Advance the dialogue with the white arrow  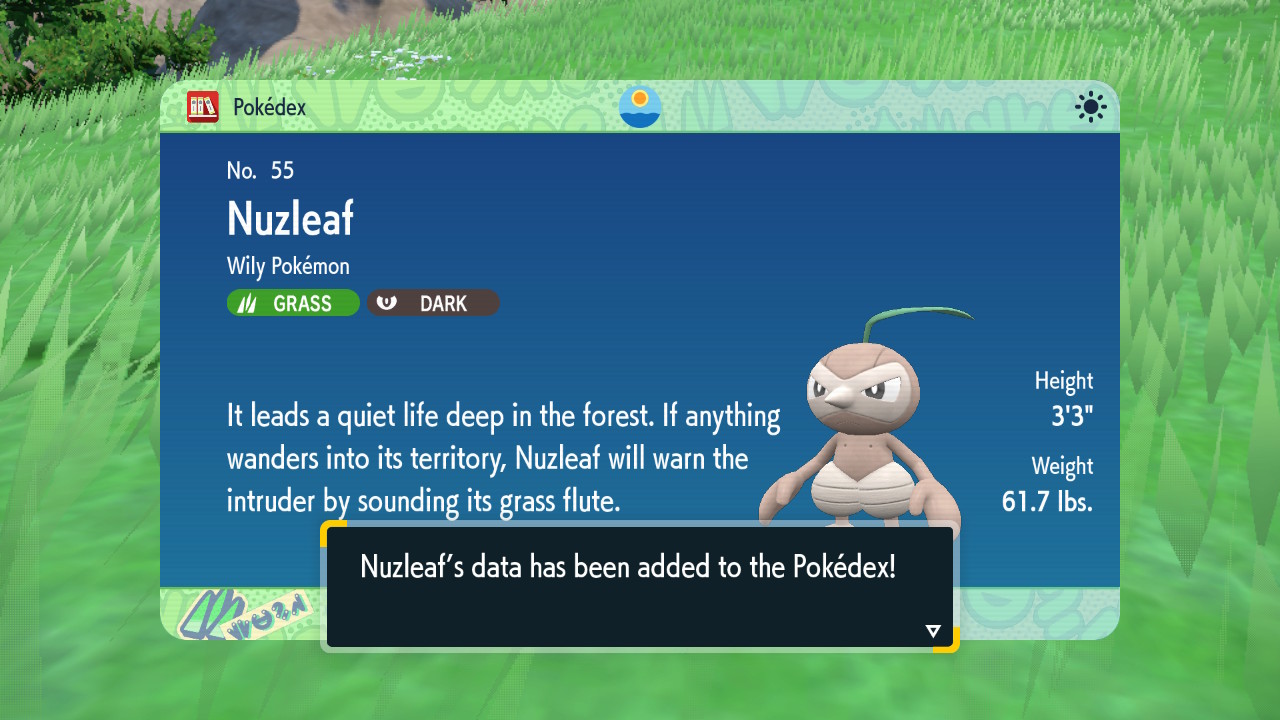[x=933, y=631]
